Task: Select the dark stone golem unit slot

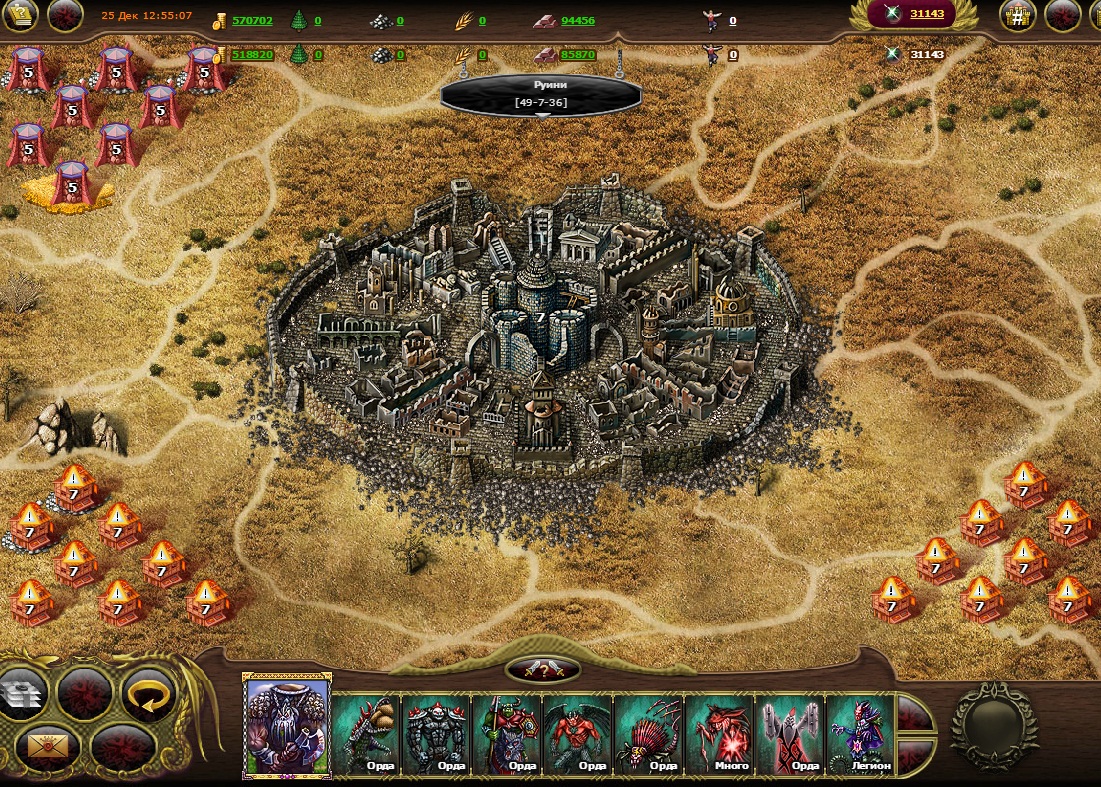Action: coord(437,735)
